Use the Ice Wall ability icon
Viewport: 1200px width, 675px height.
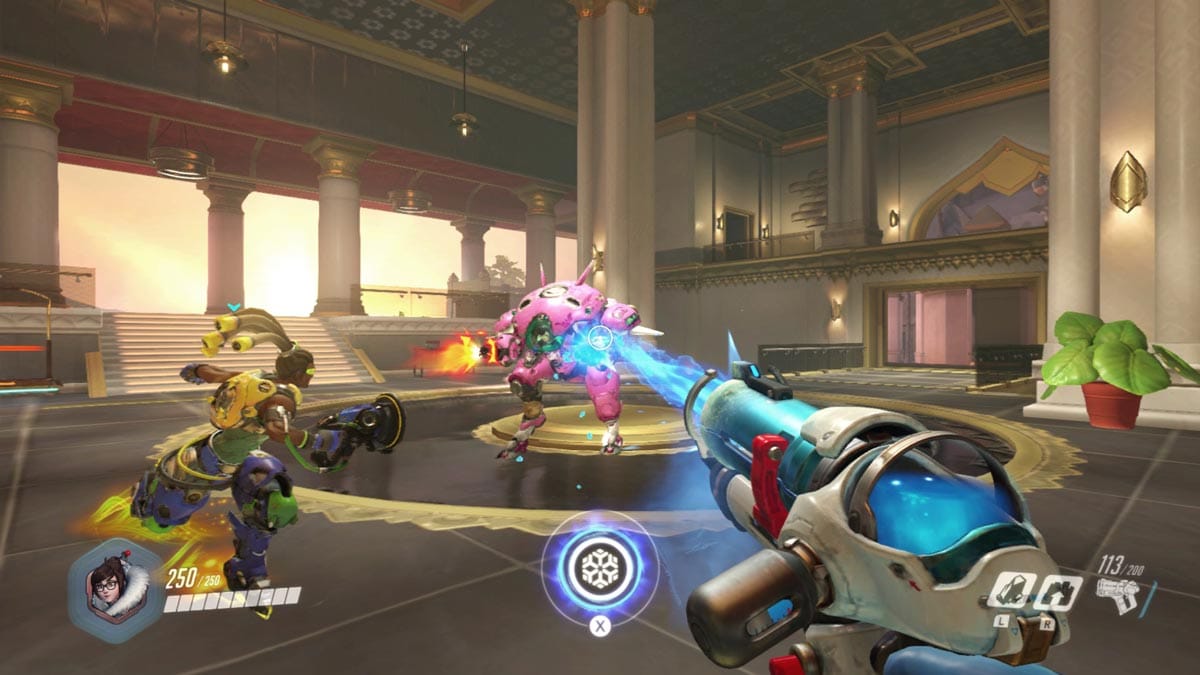point(1056,593)
